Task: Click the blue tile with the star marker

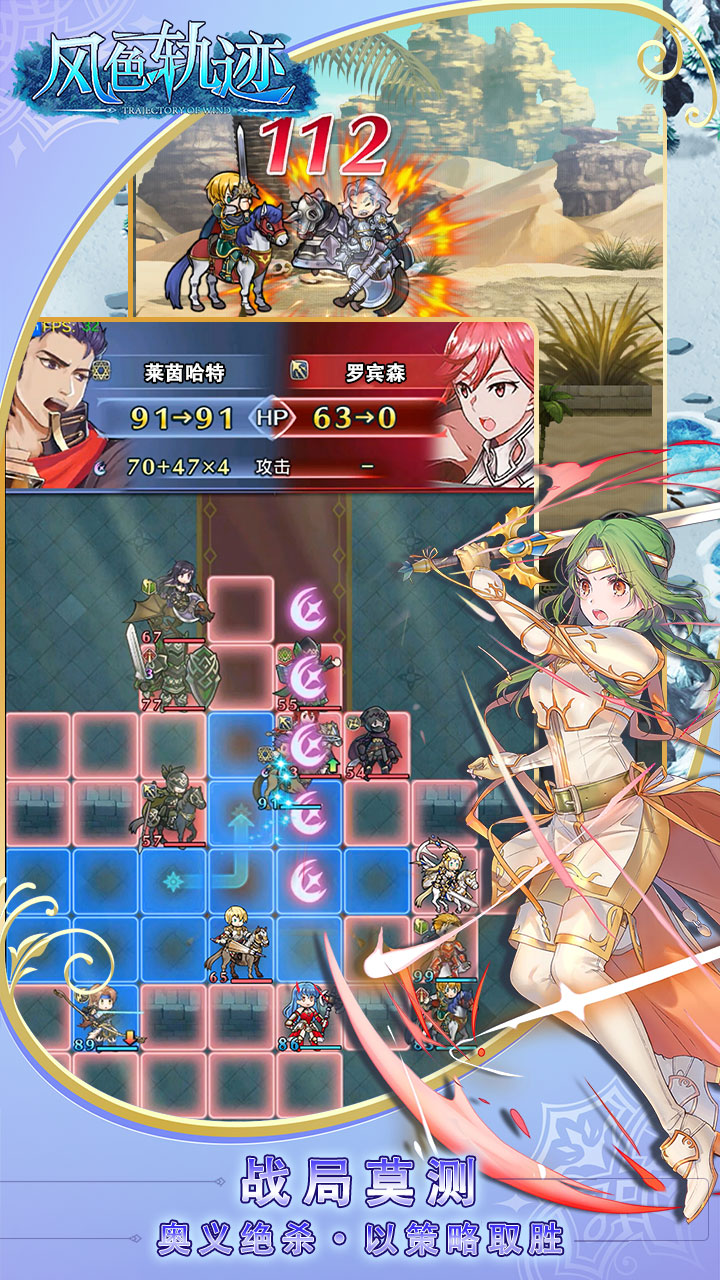Action: pyautogui.click(x=174, y=882)
